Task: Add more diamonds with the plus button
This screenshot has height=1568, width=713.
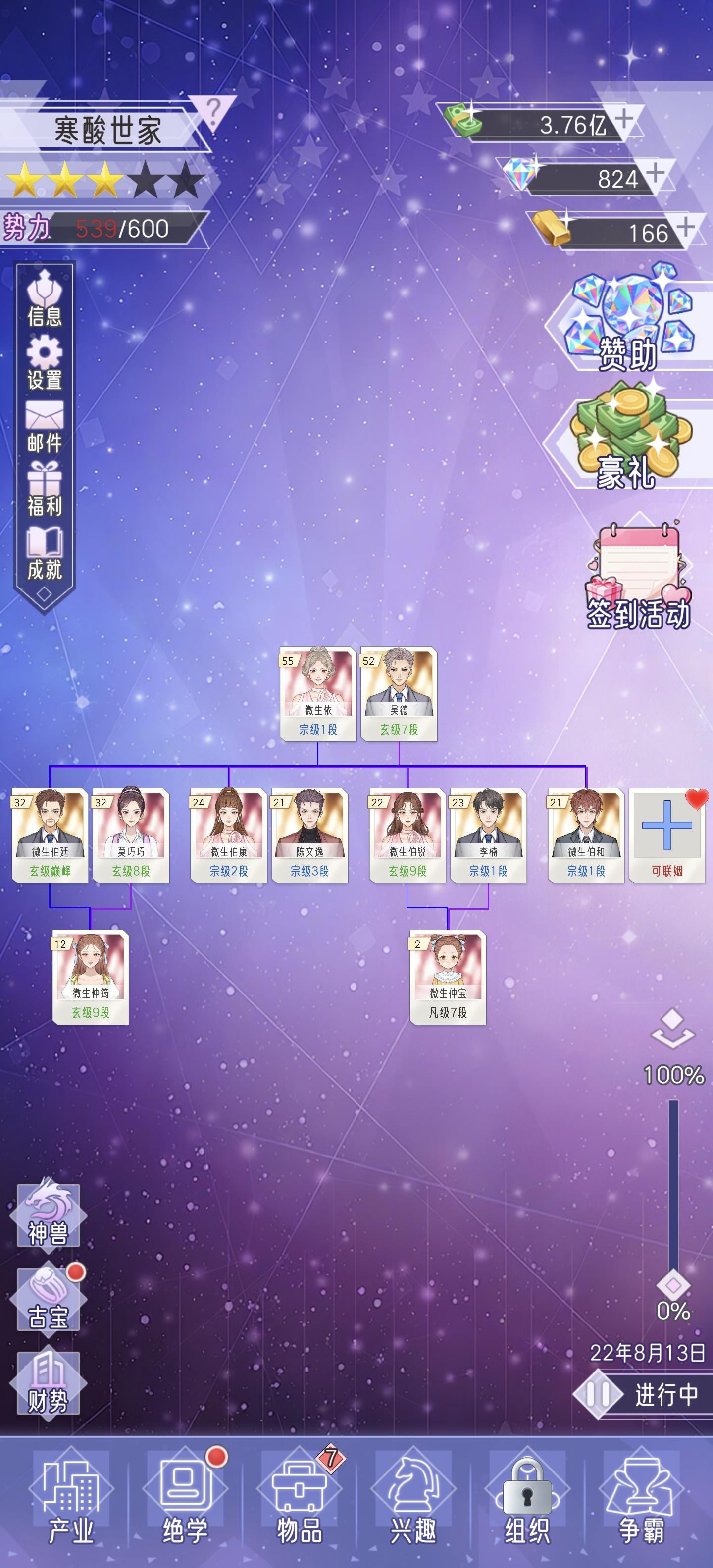Action: (x=655, y=175)
